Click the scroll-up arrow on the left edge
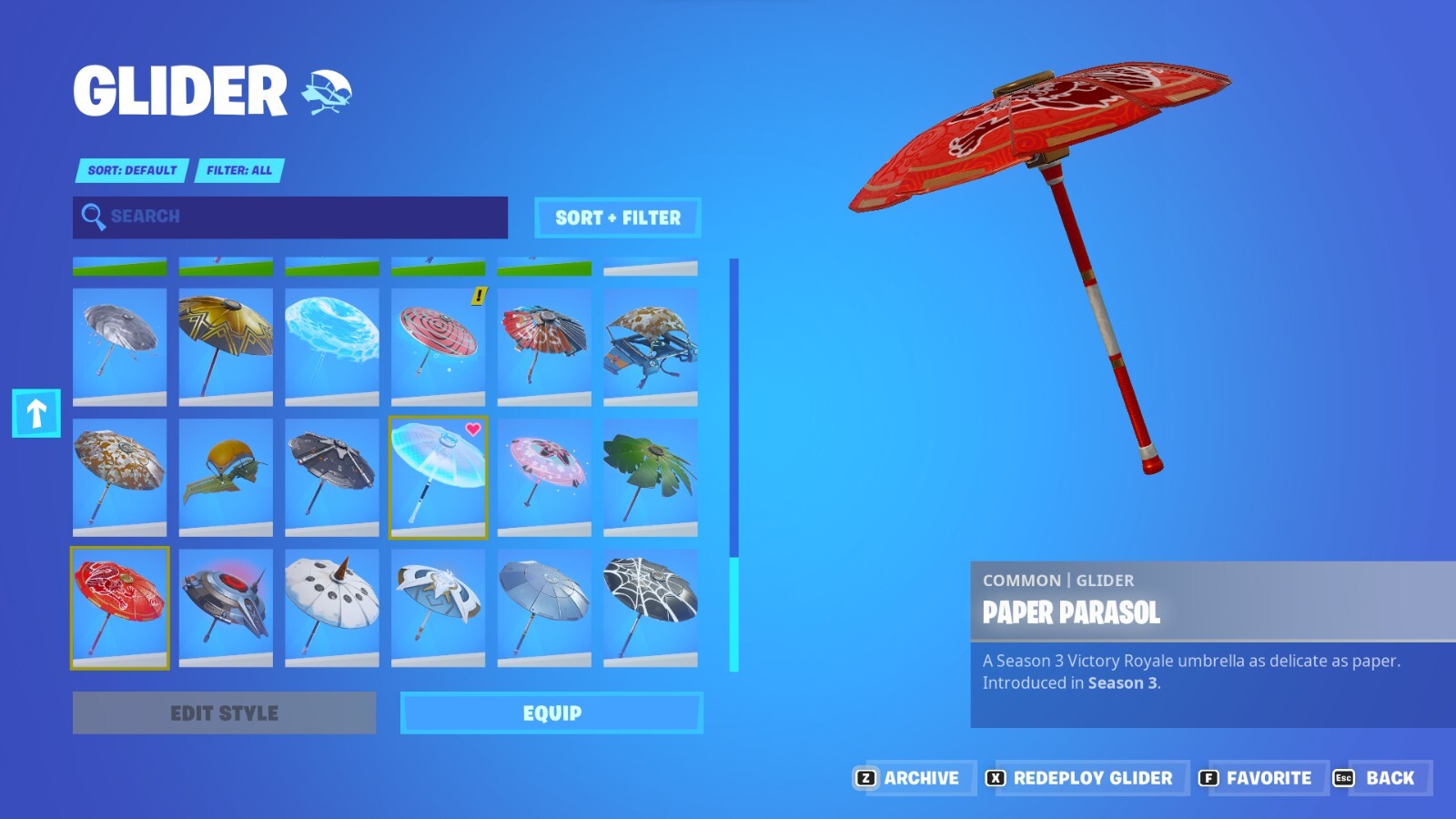The height and width of the screenshot is (819, 1456). [x=36, y=414]
